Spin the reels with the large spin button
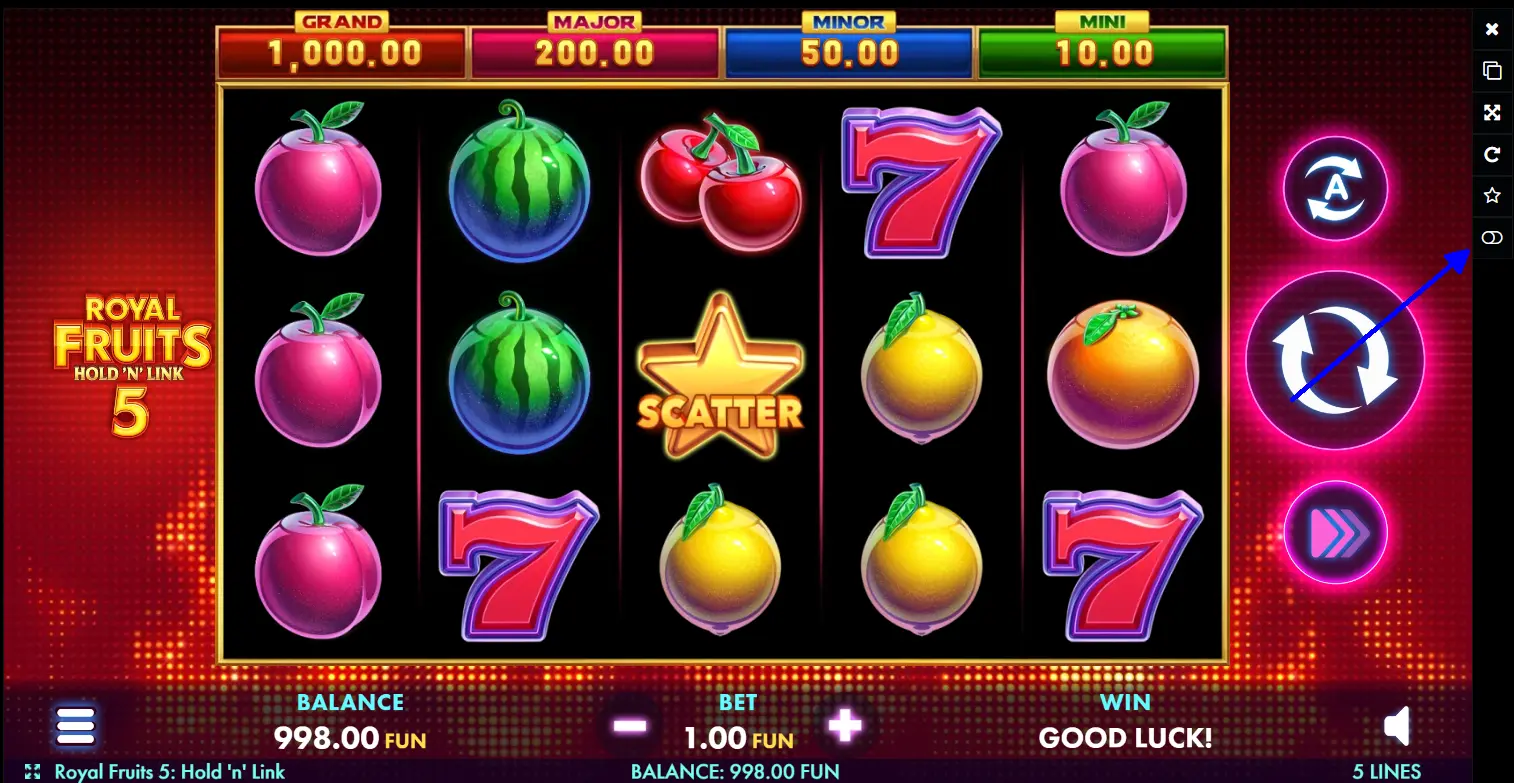The image size is (1514, 783). (x=1334, y=360)
